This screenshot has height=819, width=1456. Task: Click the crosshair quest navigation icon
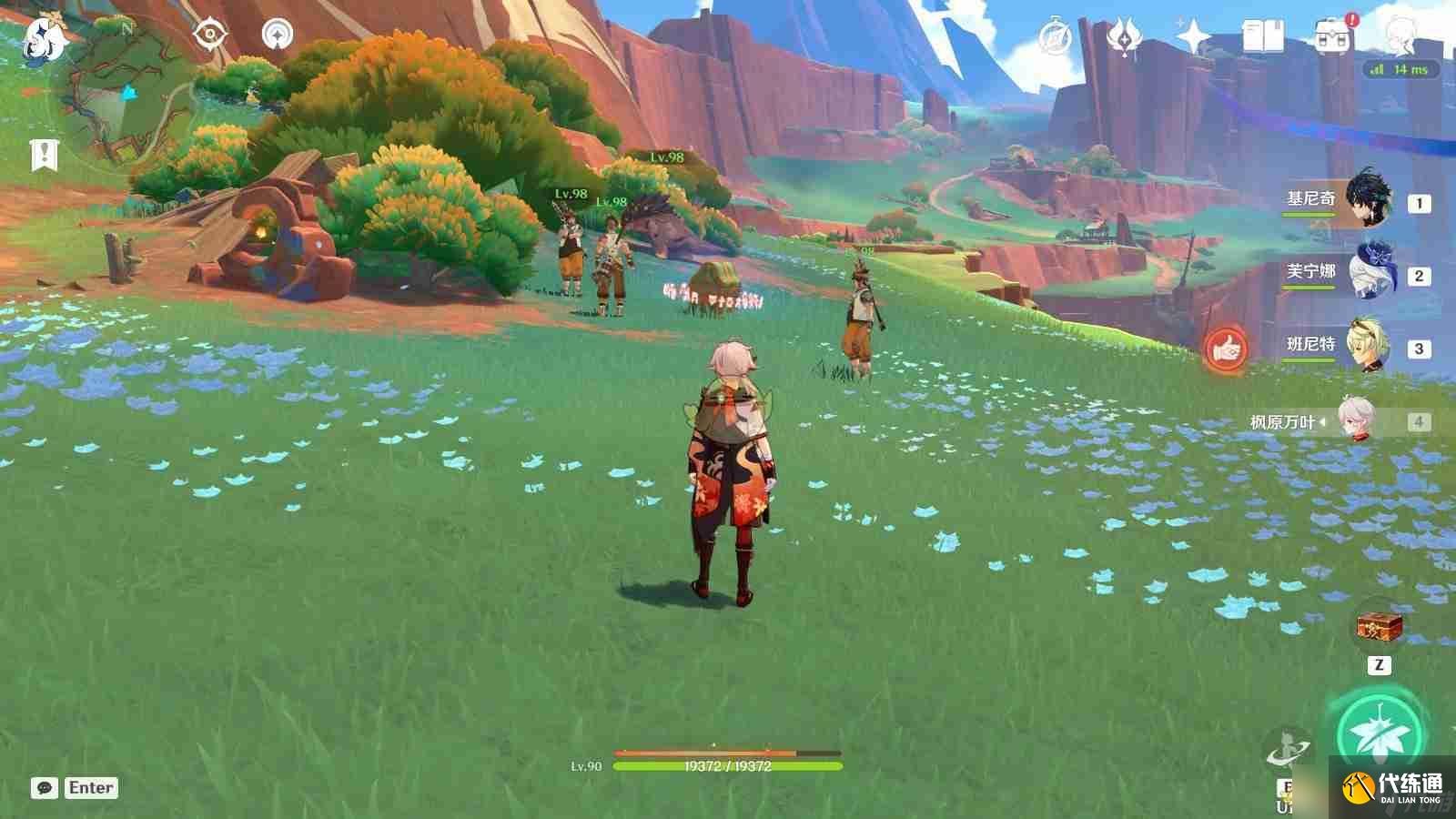210,35
